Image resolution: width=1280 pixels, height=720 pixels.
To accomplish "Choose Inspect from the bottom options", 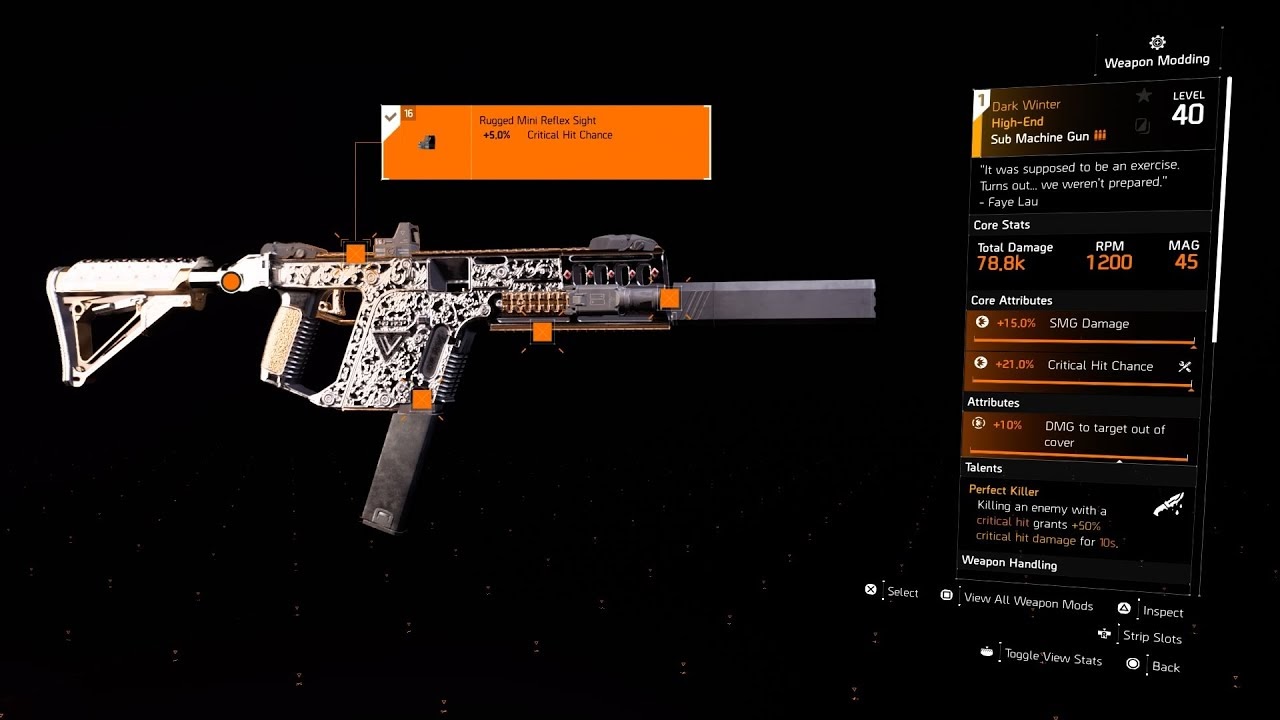I will click(x=1162, y=611).
